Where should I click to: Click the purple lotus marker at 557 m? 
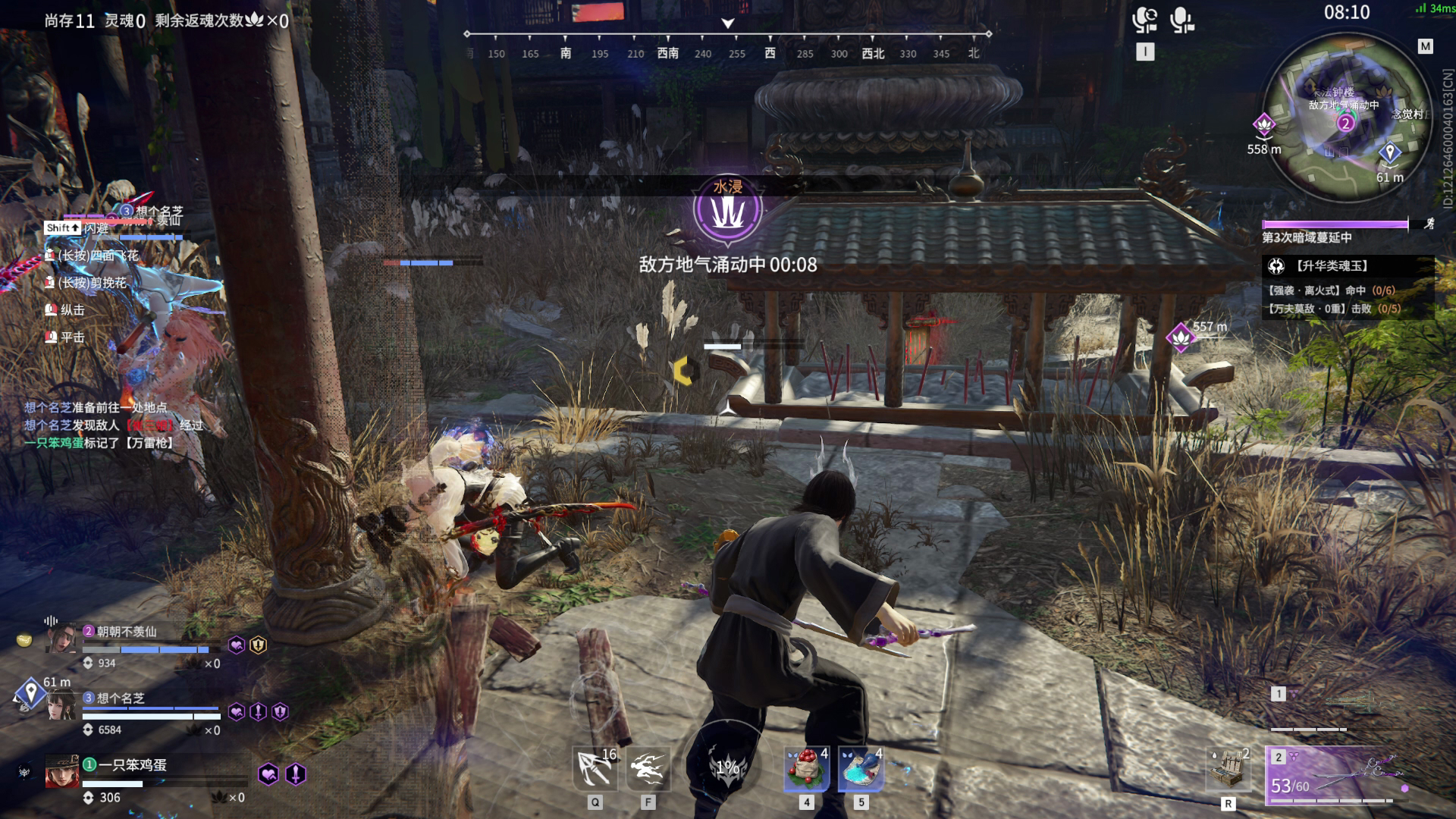click(1180, 337)
